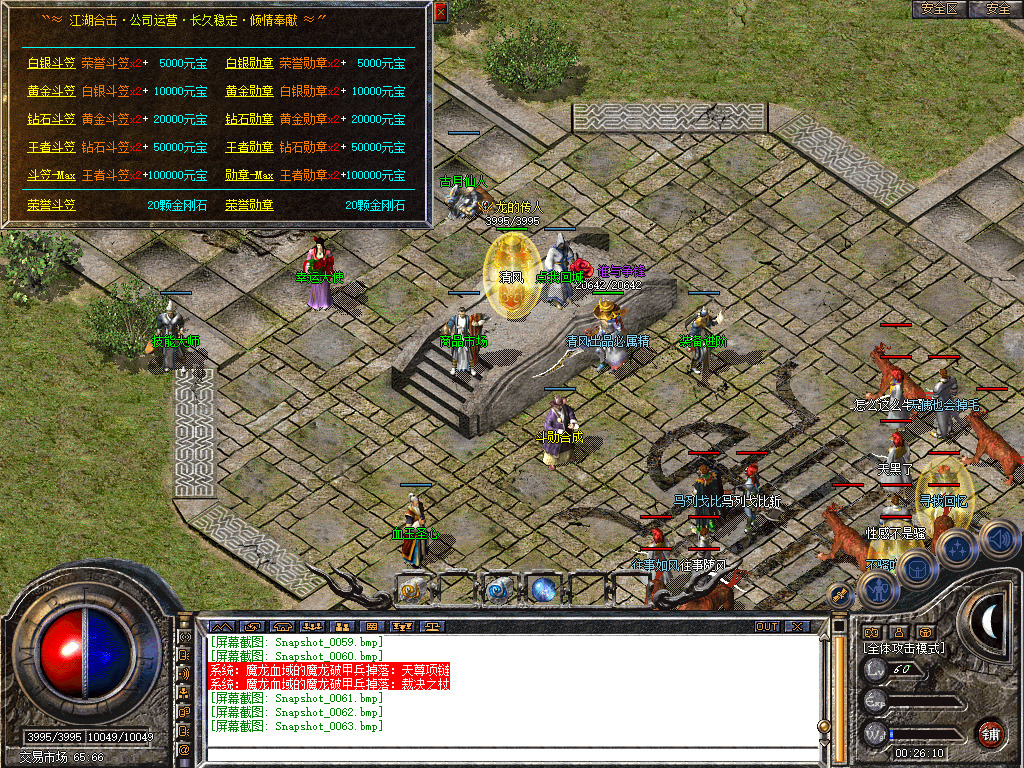Select the 王者斗笠 exchange link
This screenshot has height=768, width=1024.
pyautogui.click(x=51, y=147)
